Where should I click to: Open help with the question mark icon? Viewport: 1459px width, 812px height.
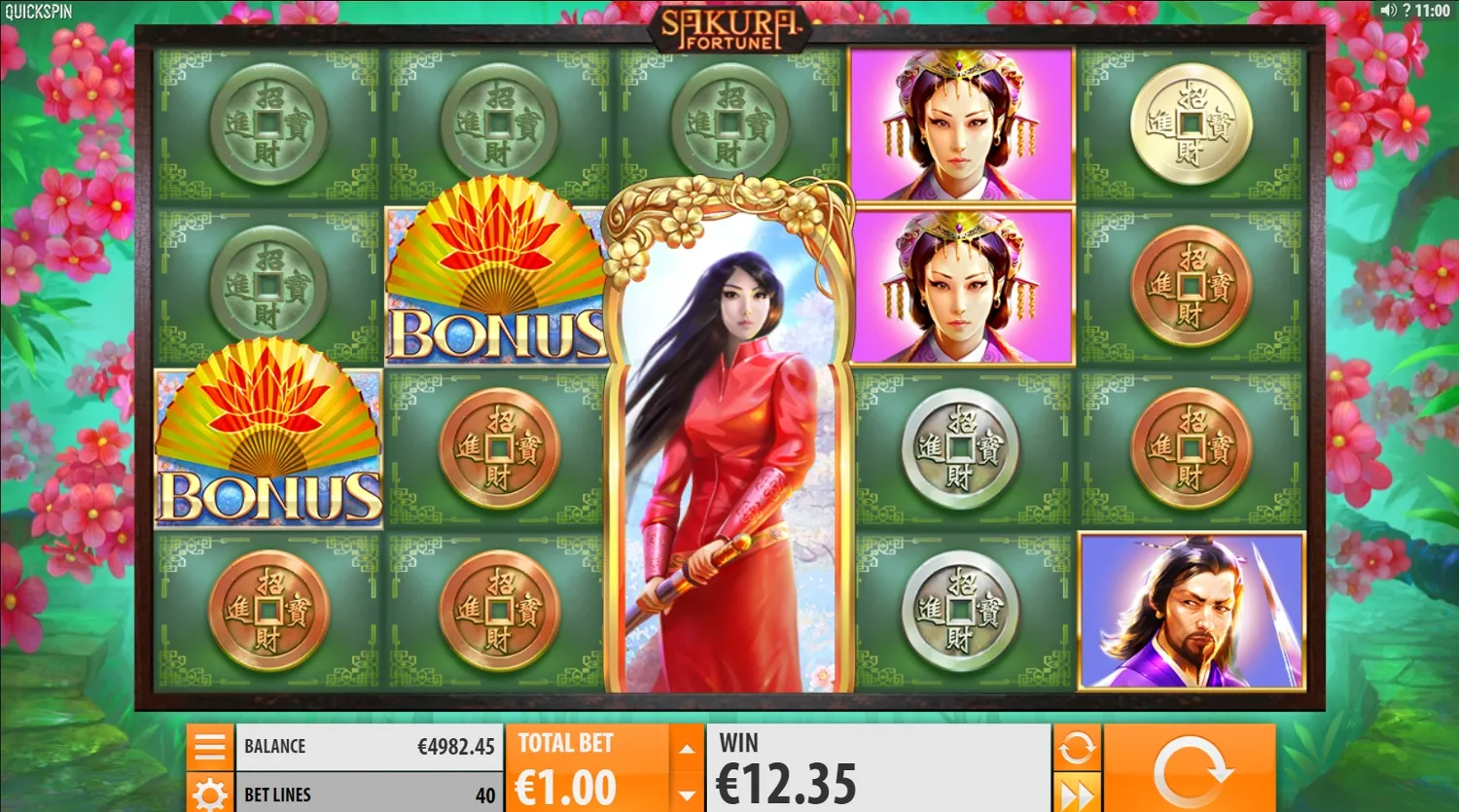pos(1407,12)
